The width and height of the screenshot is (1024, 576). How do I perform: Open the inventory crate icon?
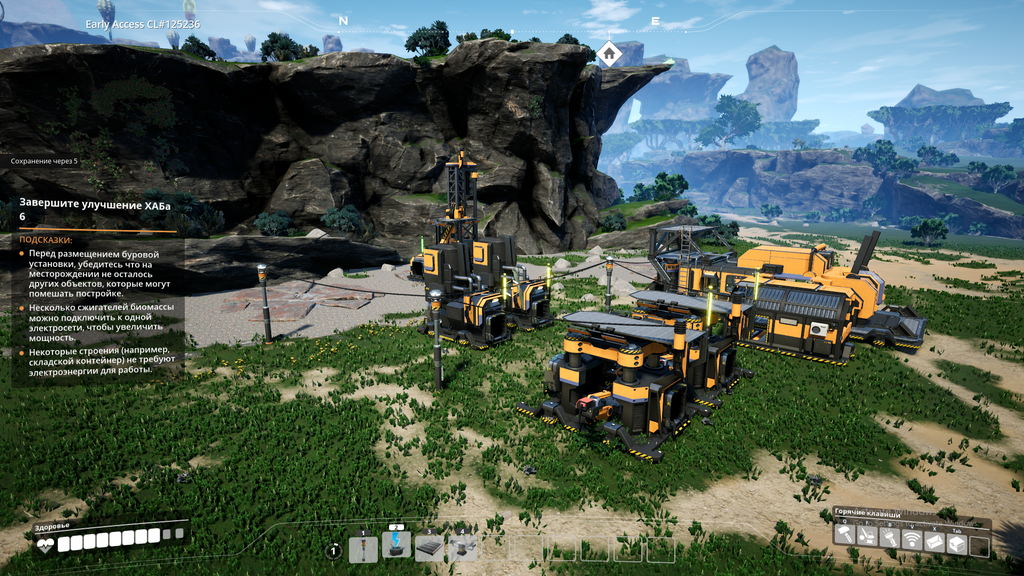point(957,543)
